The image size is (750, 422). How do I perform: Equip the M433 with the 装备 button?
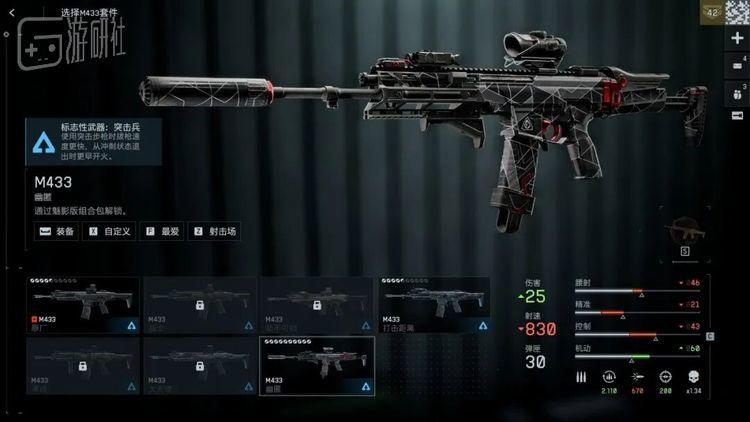tap(58, 231)
